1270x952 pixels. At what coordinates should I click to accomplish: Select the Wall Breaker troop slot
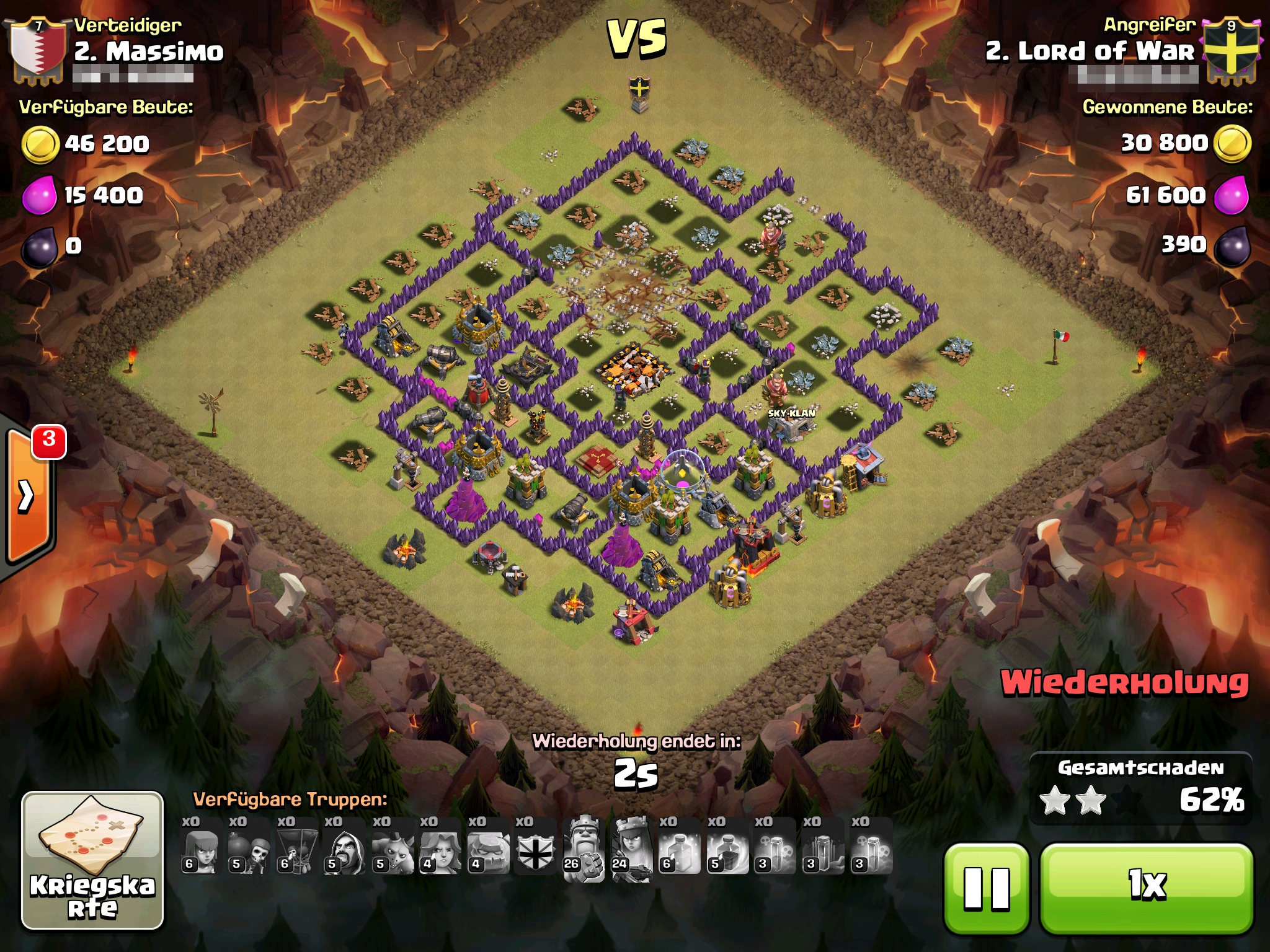pos(248,847)
